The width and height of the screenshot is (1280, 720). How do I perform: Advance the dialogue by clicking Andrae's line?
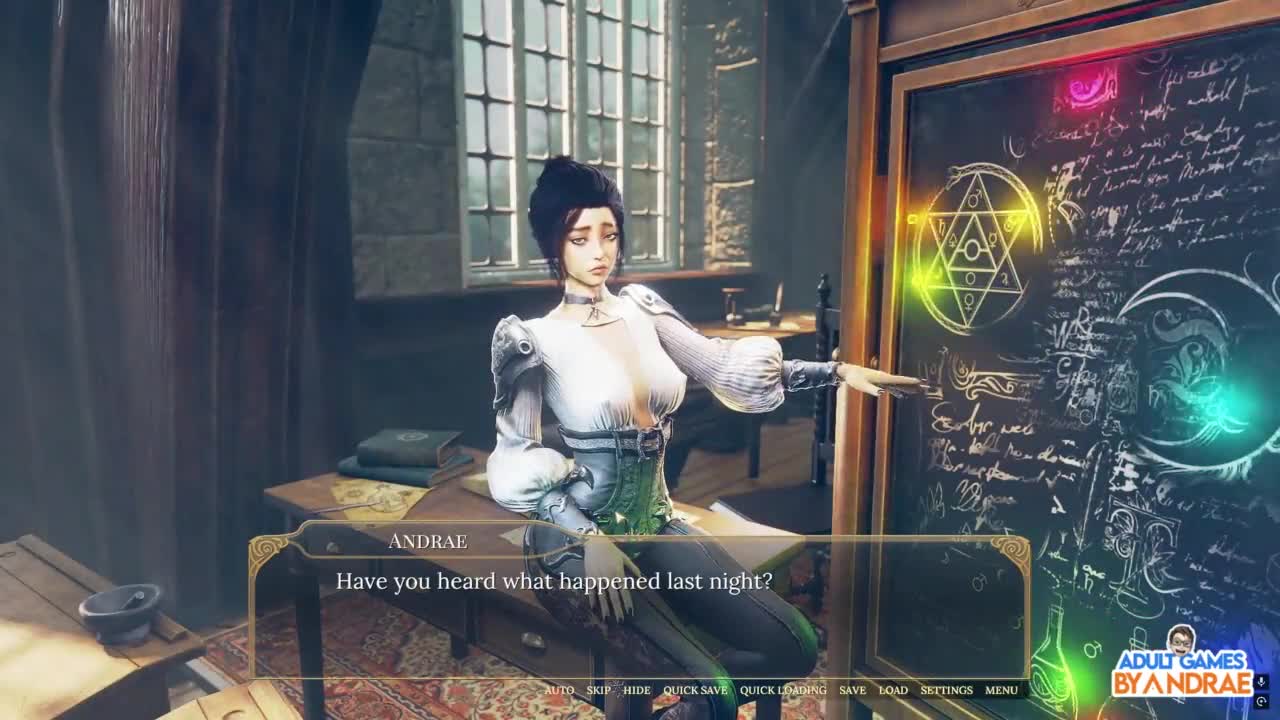pos(554,581)
